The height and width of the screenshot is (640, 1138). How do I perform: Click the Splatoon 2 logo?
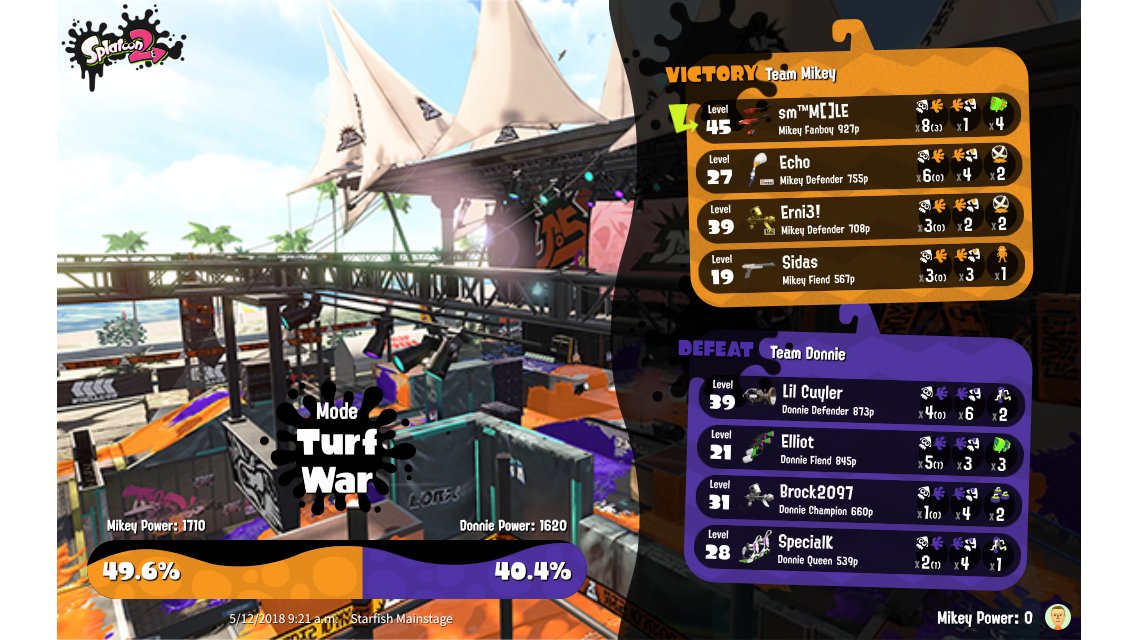124,47
